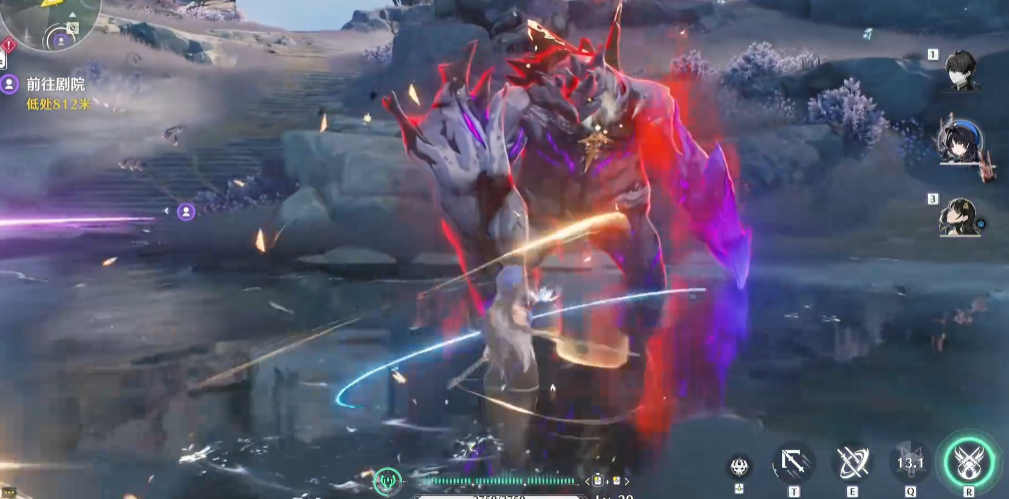Activate the green-ringed crossed blades ultimate

coord(968,462)
